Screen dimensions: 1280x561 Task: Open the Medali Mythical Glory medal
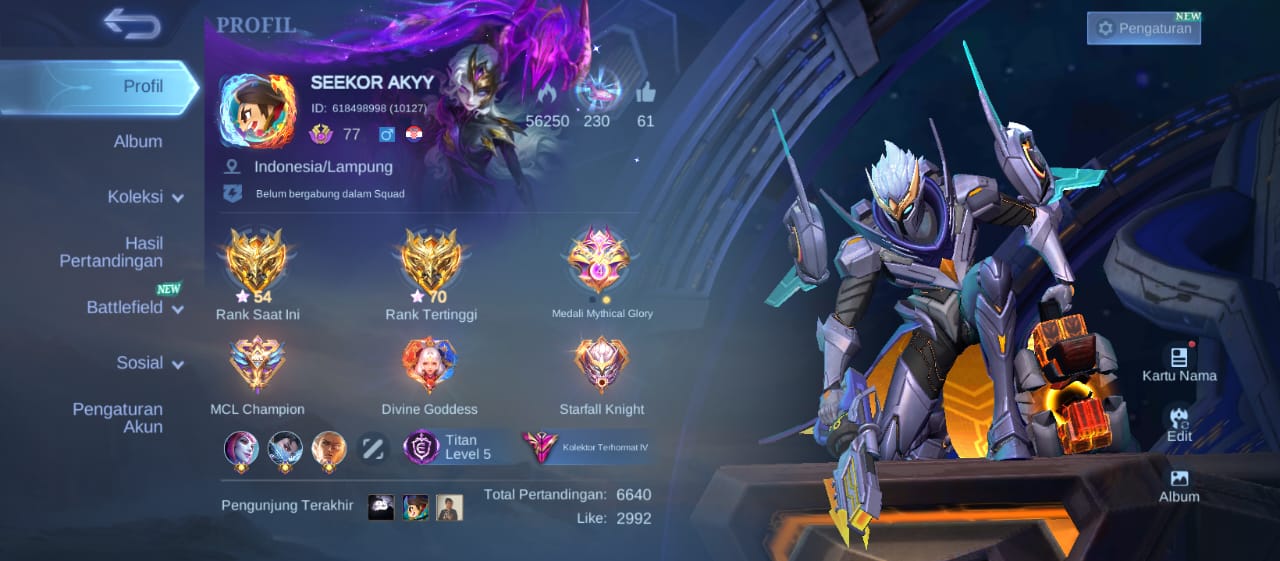600,262
